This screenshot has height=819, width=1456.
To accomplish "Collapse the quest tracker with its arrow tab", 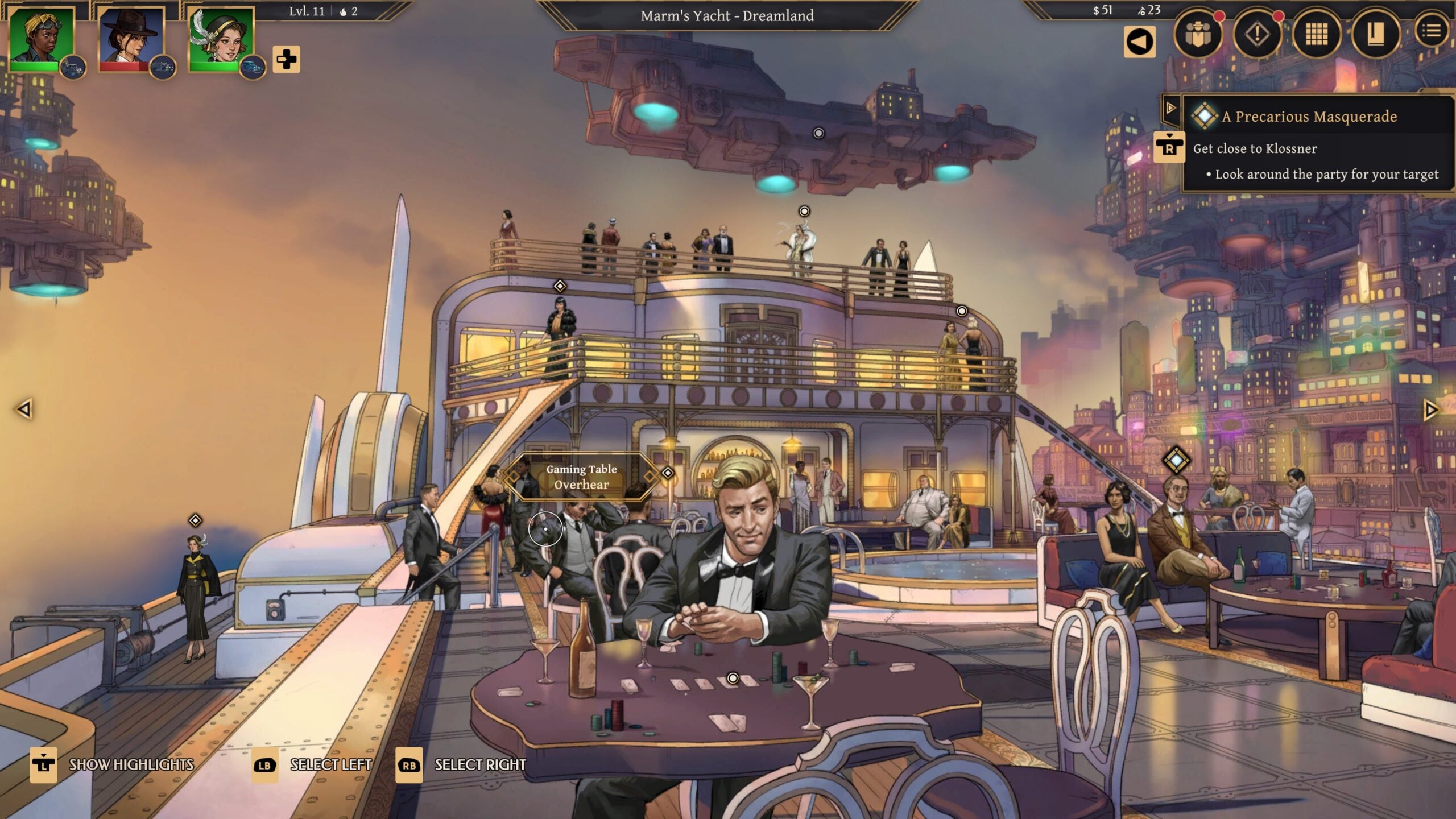I will [1170, 107].
